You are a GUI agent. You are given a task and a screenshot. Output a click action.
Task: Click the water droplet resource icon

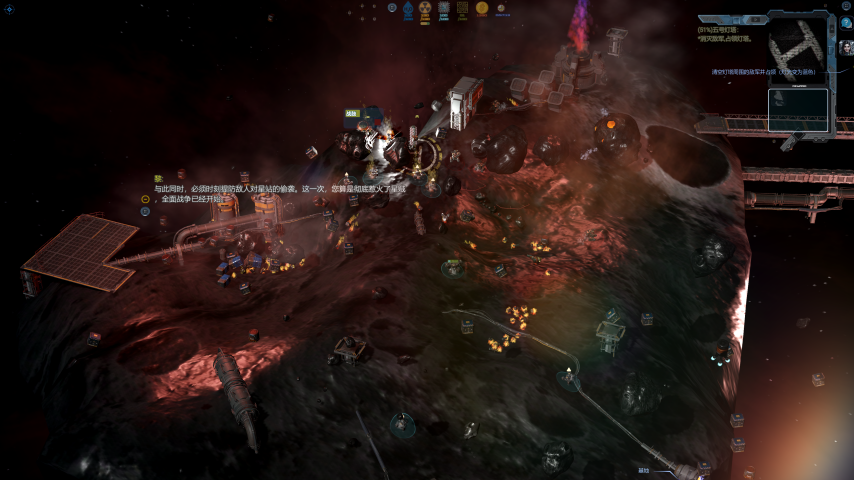point(408,11)
